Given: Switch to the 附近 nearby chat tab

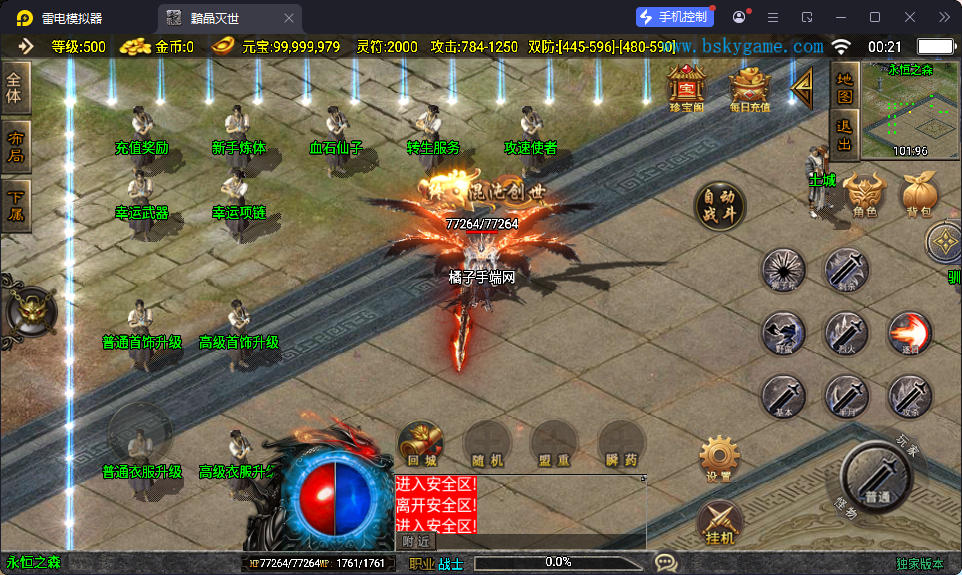Looking at the screenshot, I should [416, 541].
